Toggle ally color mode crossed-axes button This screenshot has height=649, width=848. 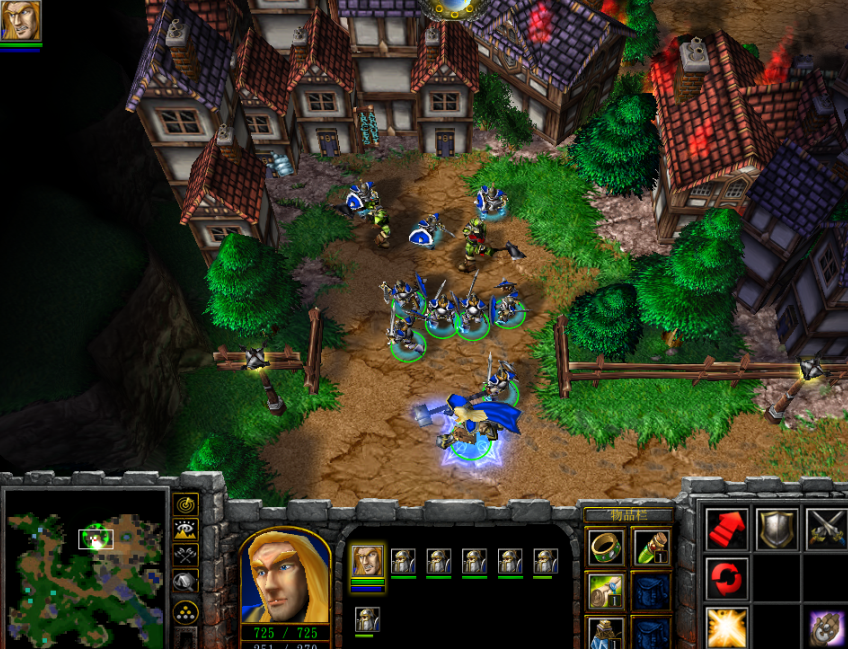click(185, 555)
